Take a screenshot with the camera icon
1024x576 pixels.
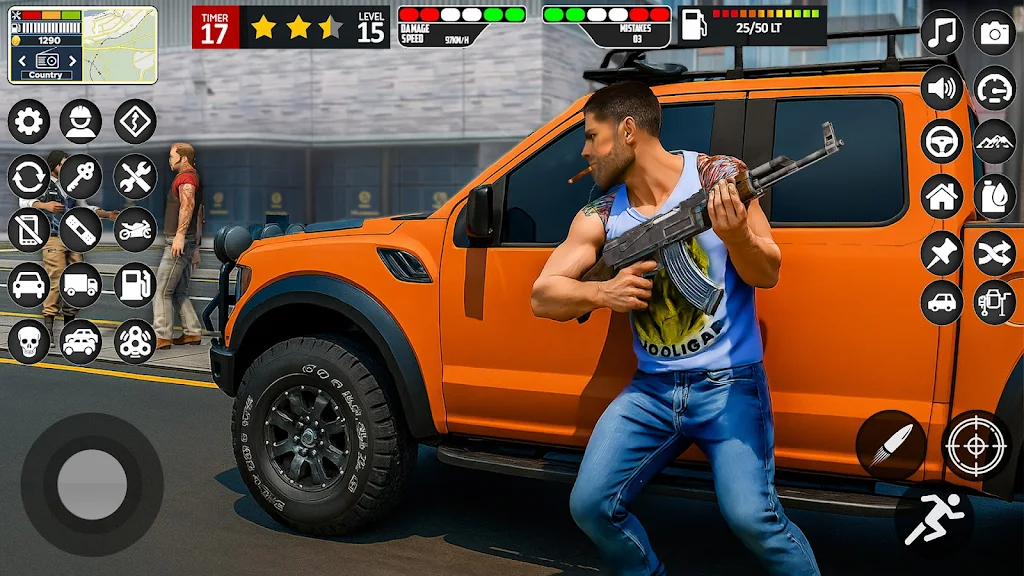point(995,33)
